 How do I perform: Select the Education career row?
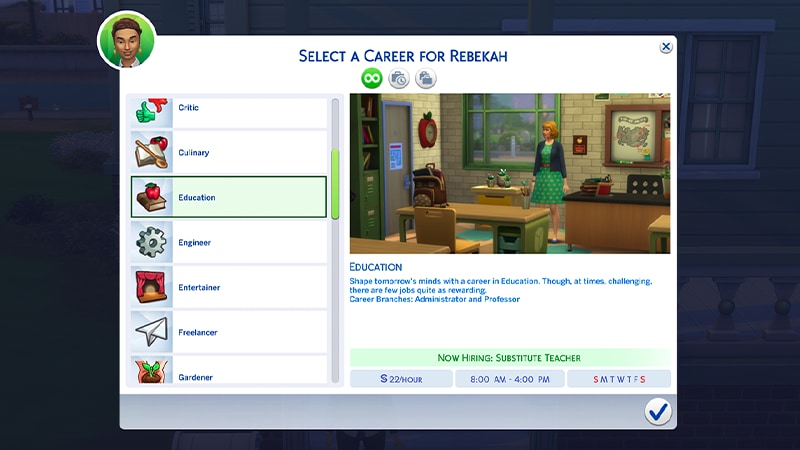pos(229,197)
